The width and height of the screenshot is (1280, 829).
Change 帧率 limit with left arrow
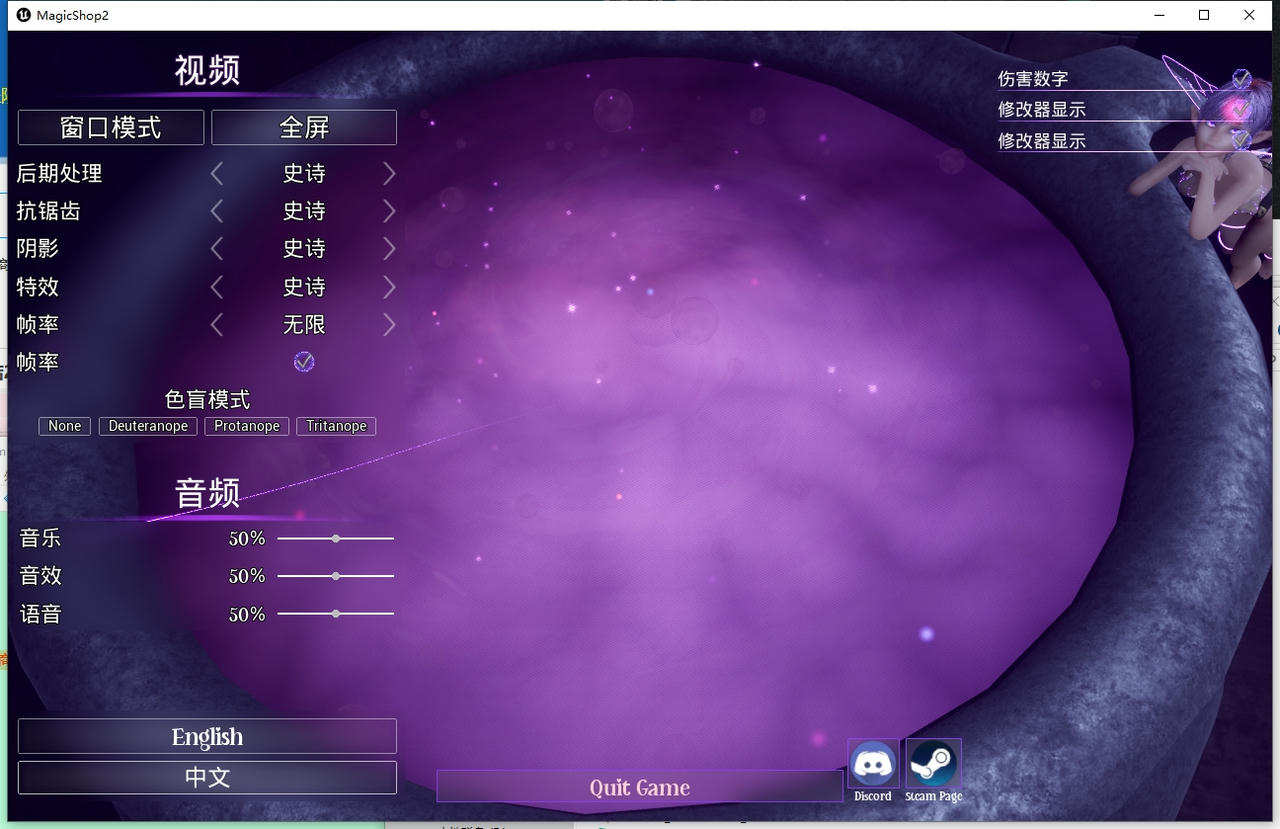pyautogui.click(x=217, y=324)
